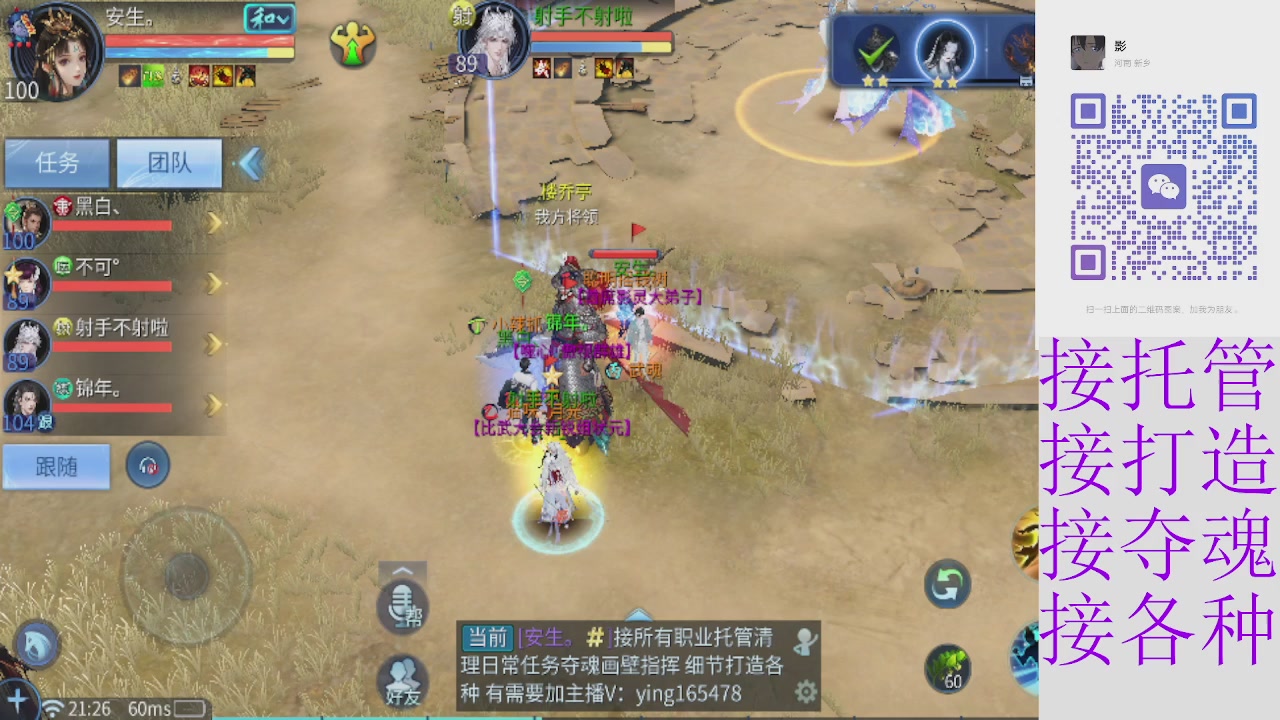Viewport: 1280px width, 720px height.
Task: Collapse the team panel with the blue arrow
Action: (250, 163)
